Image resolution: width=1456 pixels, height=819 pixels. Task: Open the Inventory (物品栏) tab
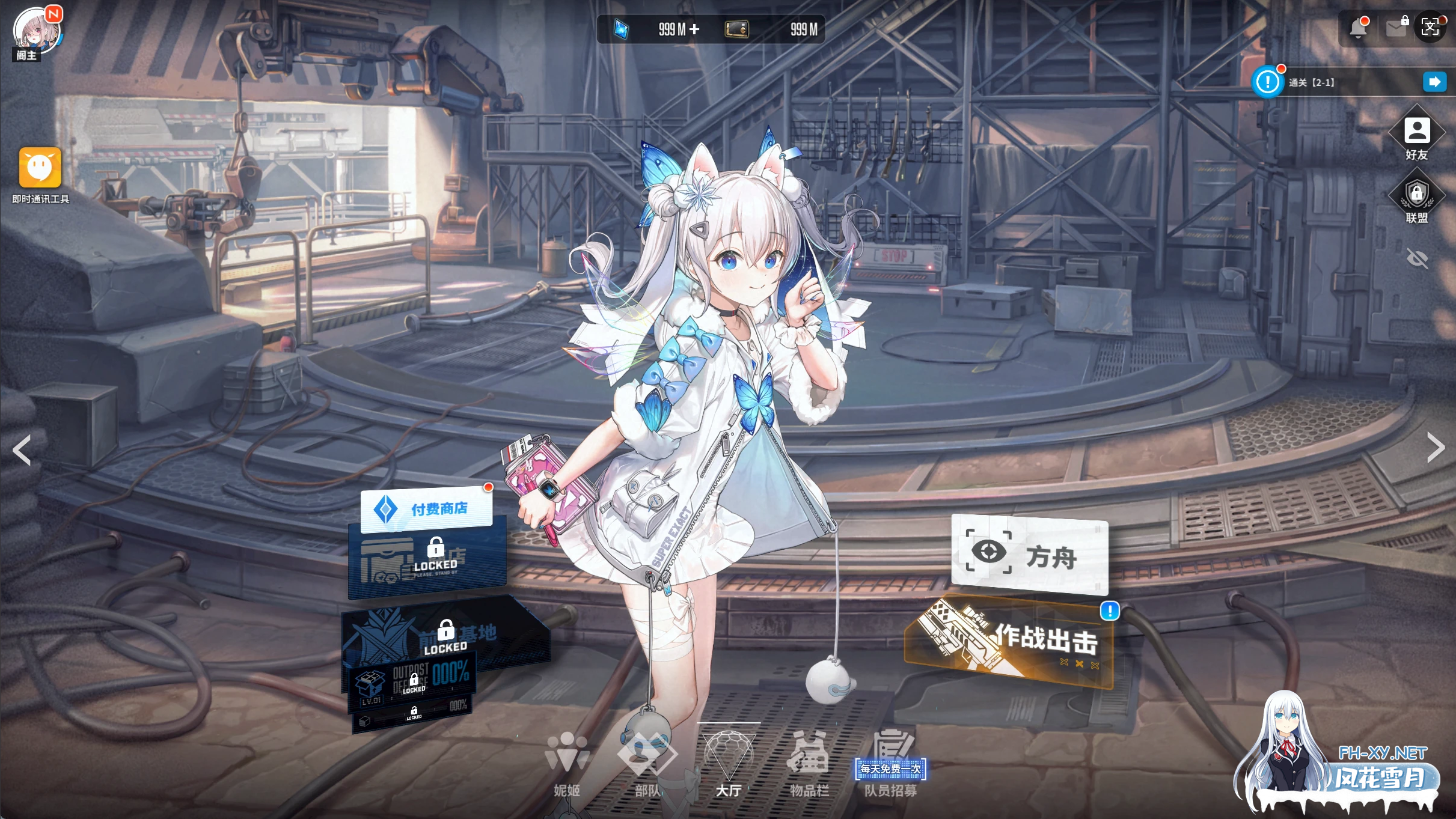pyautogui.click(x=809, y=764)
